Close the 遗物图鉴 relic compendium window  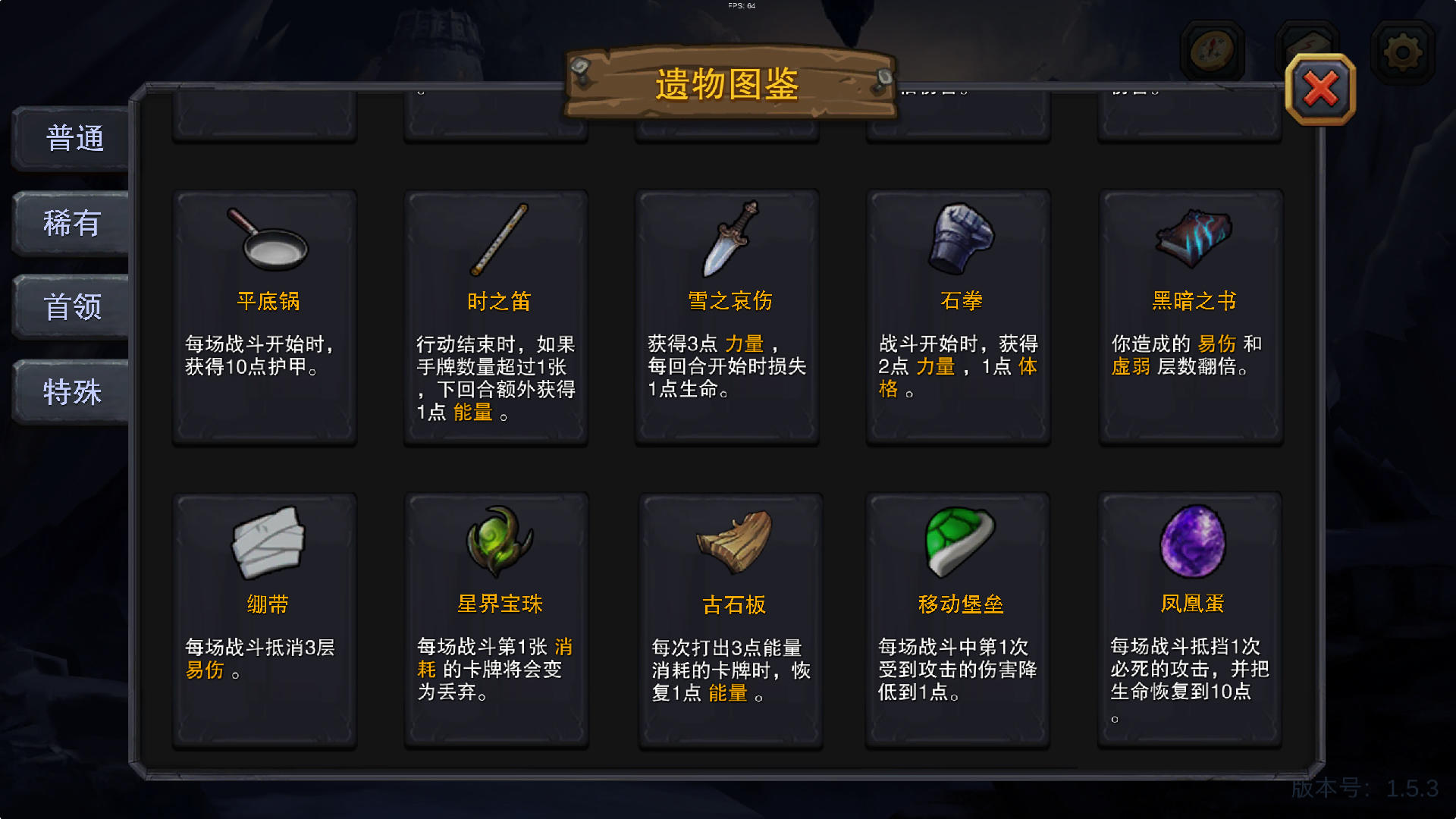pyautogui.click(x=1319, y=91)
